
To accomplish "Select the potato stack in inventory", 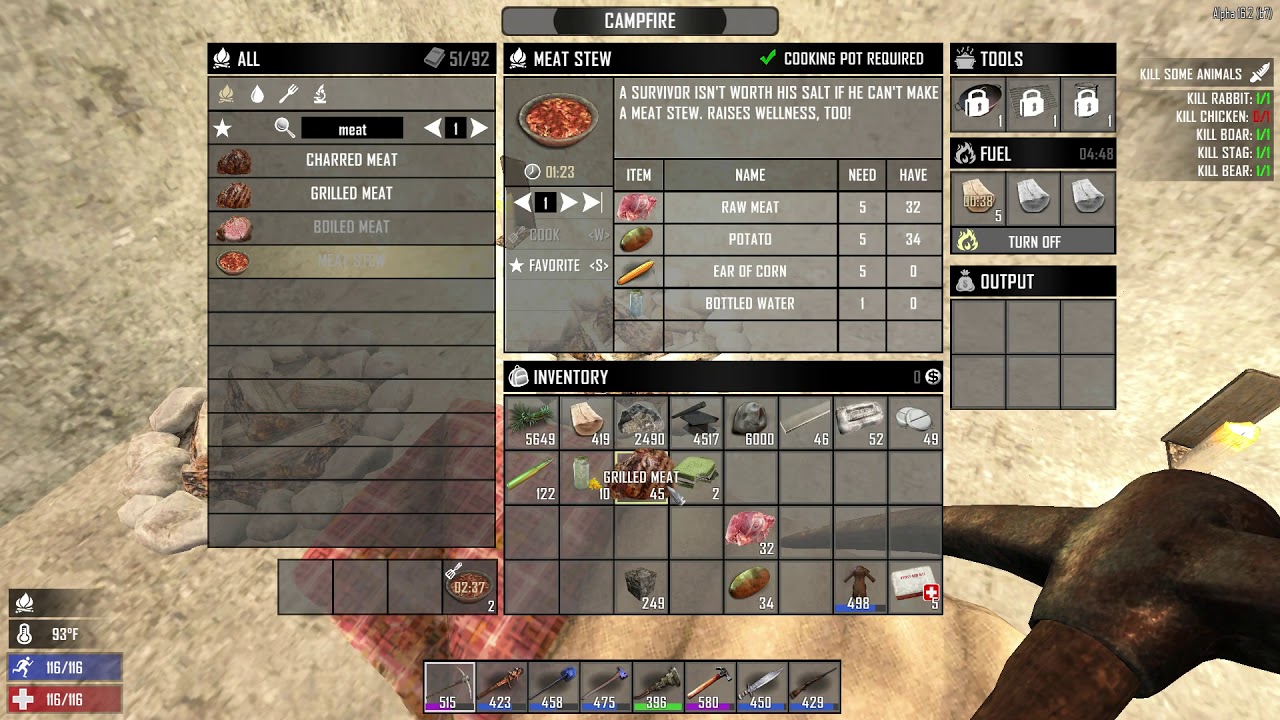I will [750, 587].
